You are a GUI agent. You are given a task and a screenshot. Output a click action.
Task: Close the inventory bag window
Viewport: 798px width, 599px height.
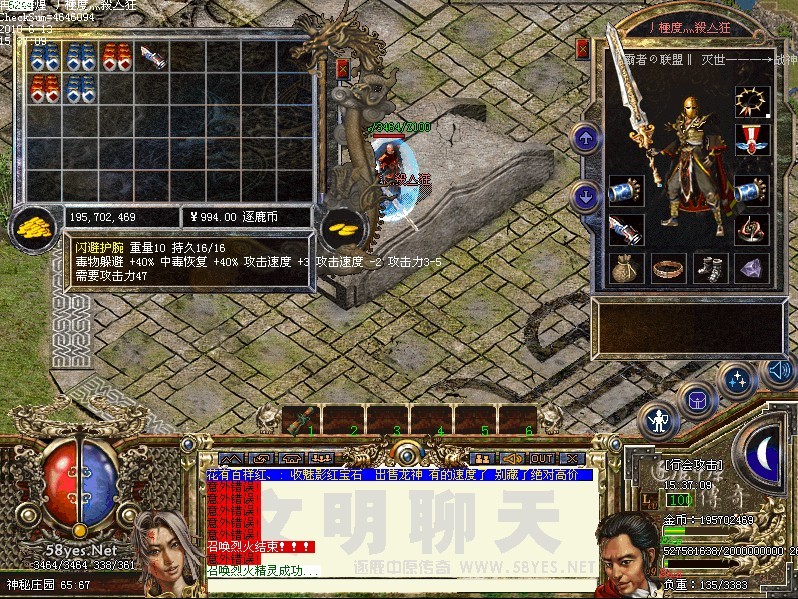click(343, 69)
